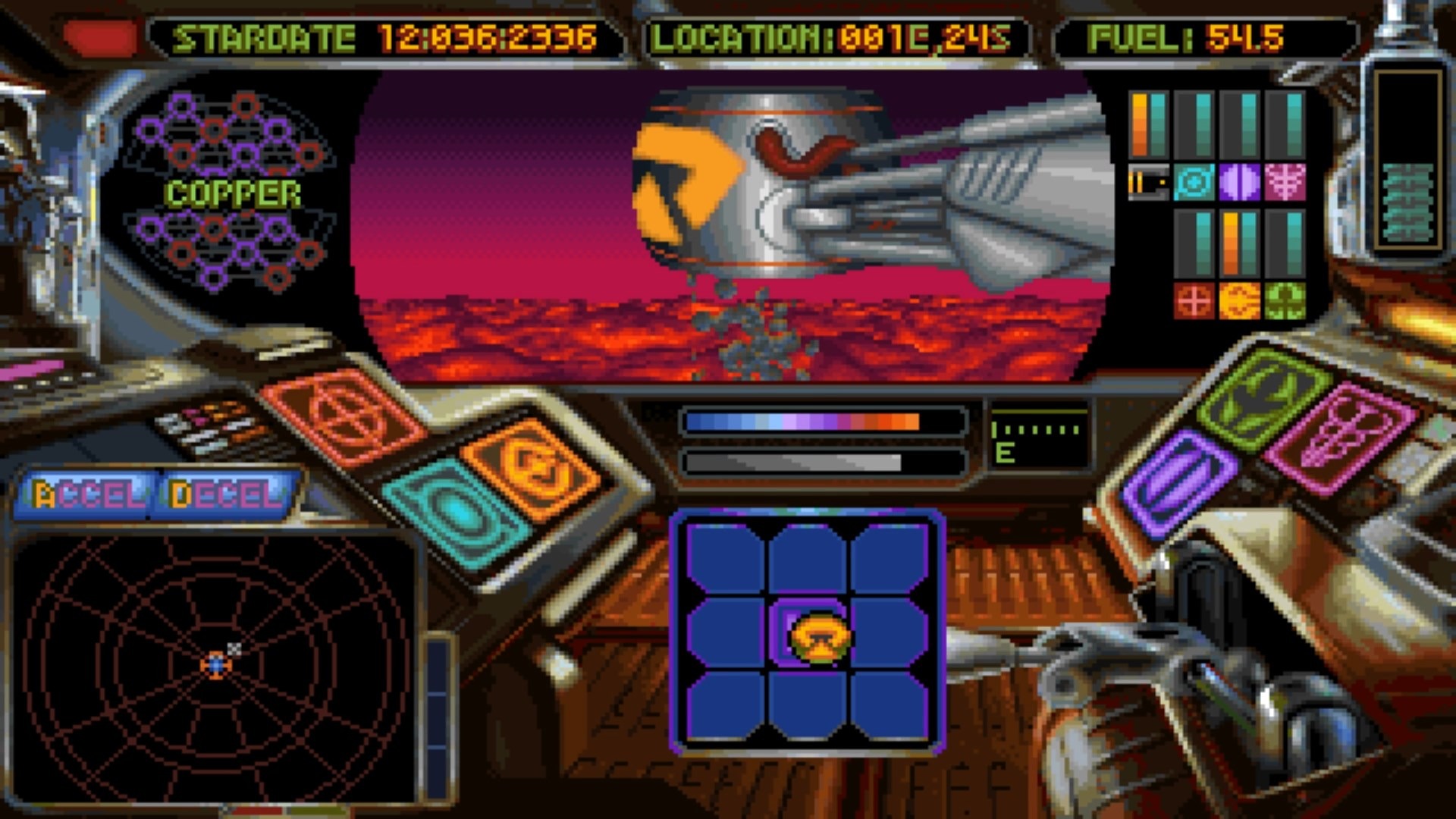Select the small orange status icon
The image size is (1456, 819).
tap(1239, 301)
